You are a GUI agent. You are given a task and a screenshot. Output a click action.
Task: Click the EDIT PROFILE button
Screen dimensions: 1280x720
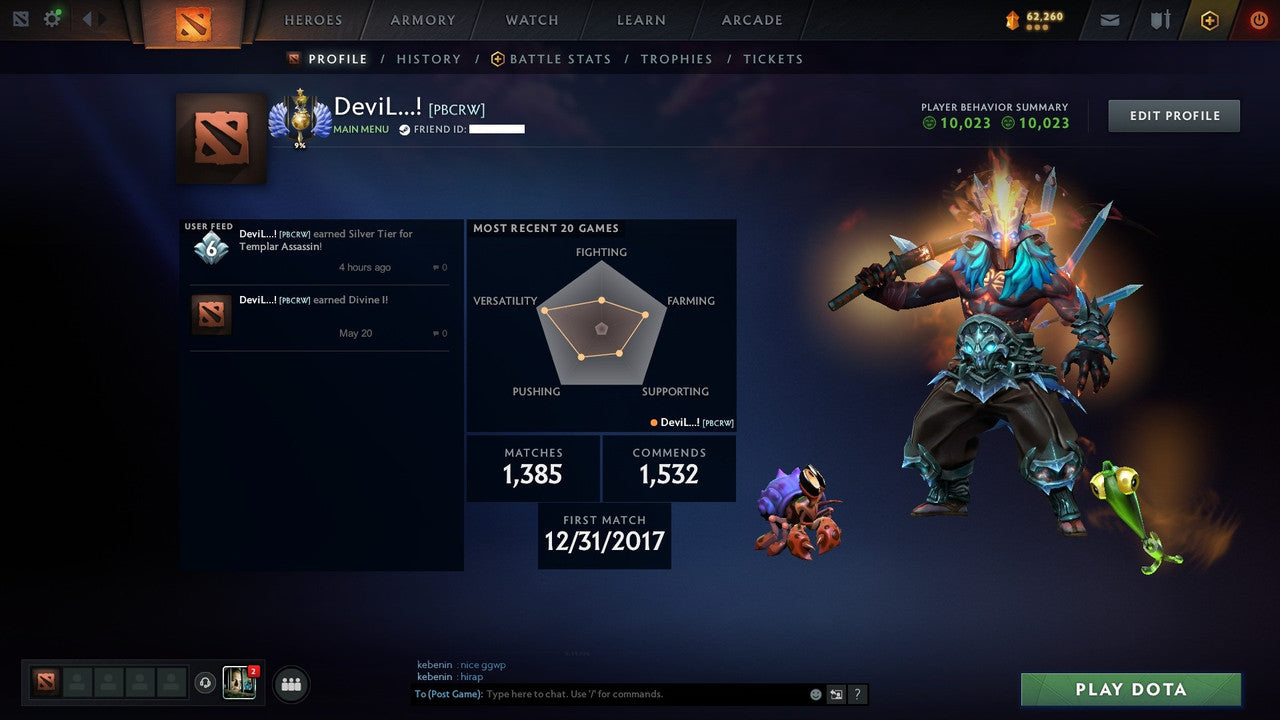coord(1173,115)
